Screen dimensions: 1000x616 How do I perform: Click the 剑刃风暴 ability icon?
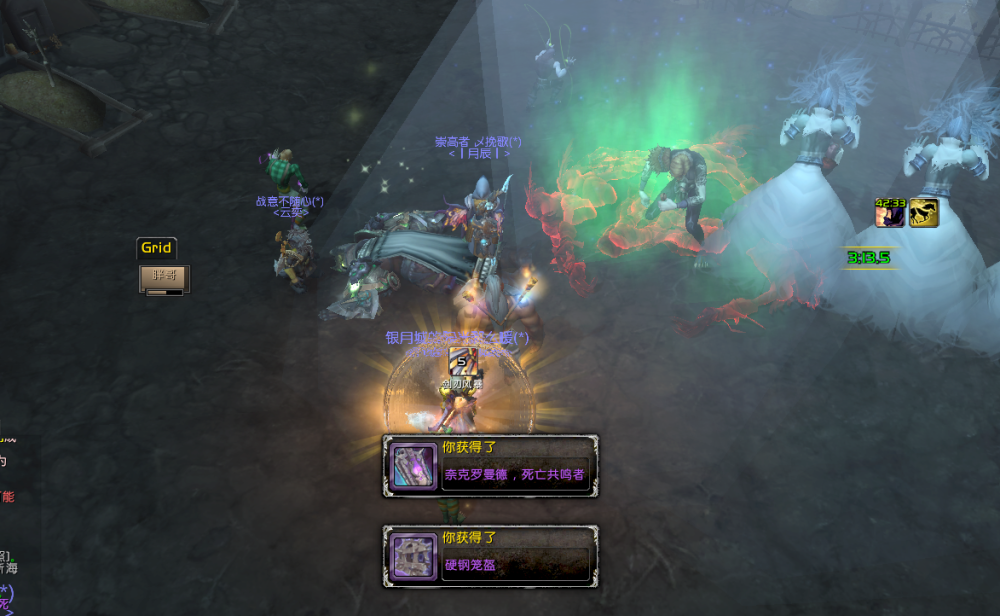[462, 360]
